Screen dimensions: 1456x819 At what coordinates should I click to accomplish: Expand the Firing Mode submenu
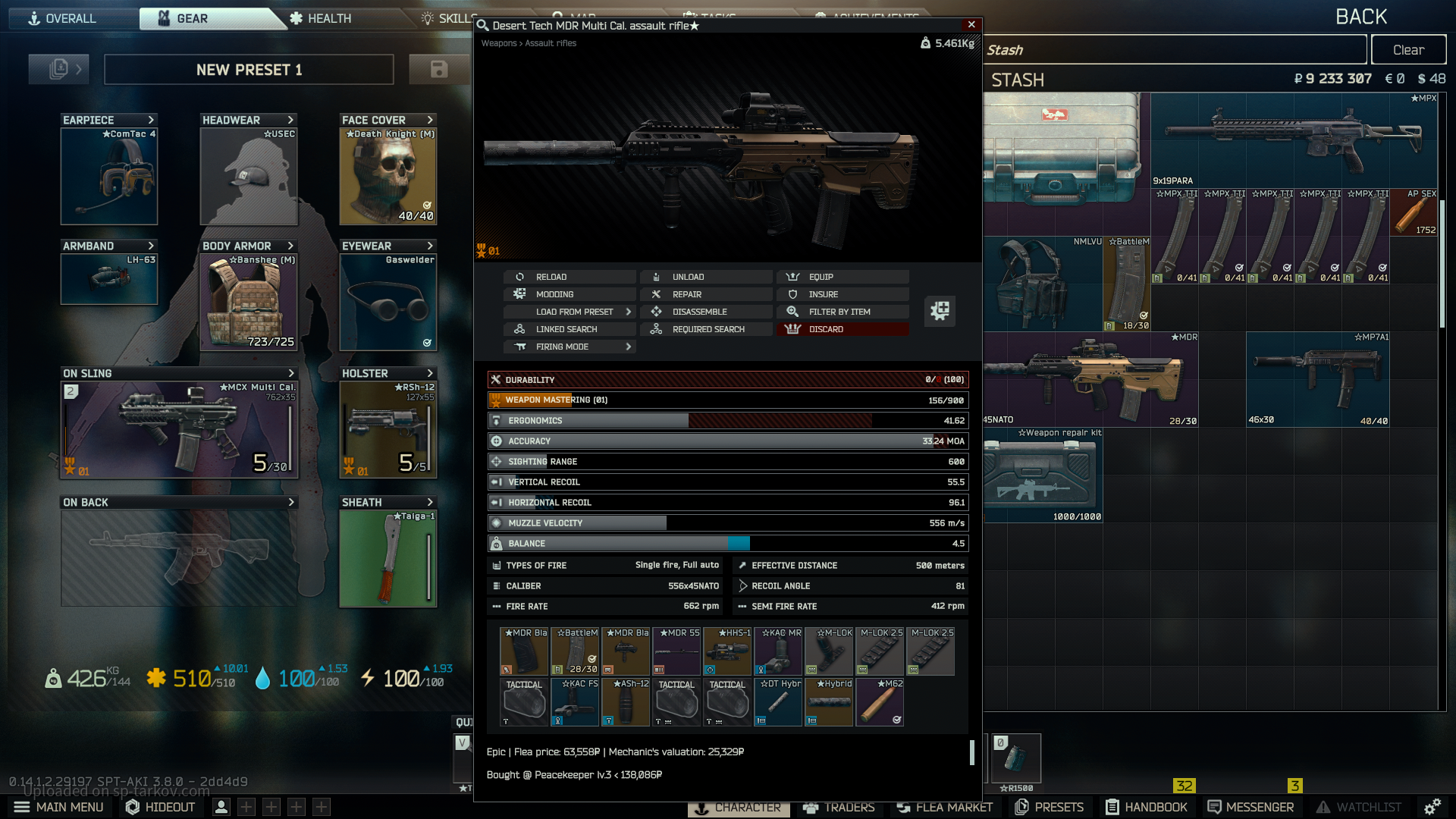tap(569, 347)
